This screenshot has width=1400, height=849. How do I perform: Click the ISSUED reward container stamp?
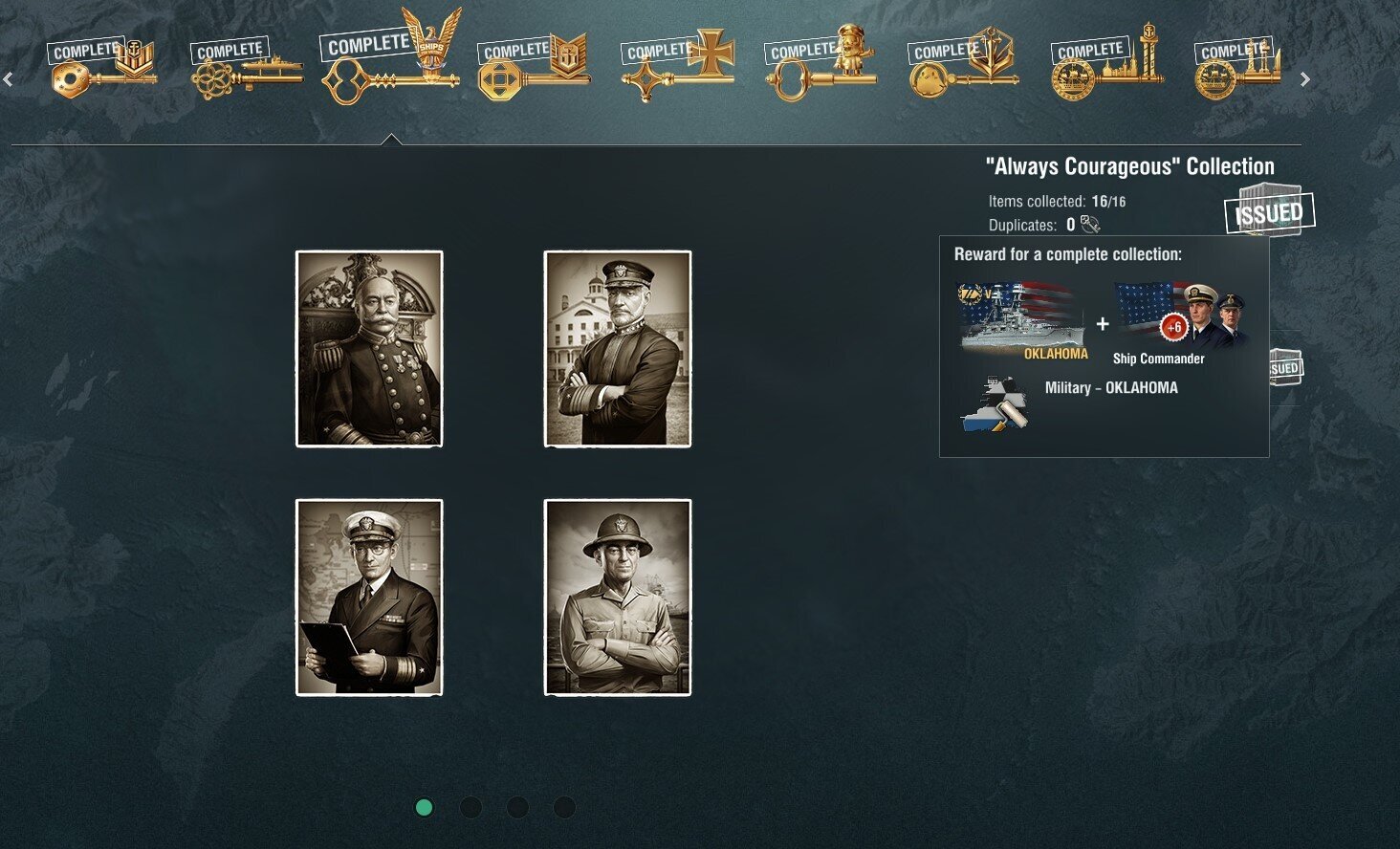[1269, 211]
